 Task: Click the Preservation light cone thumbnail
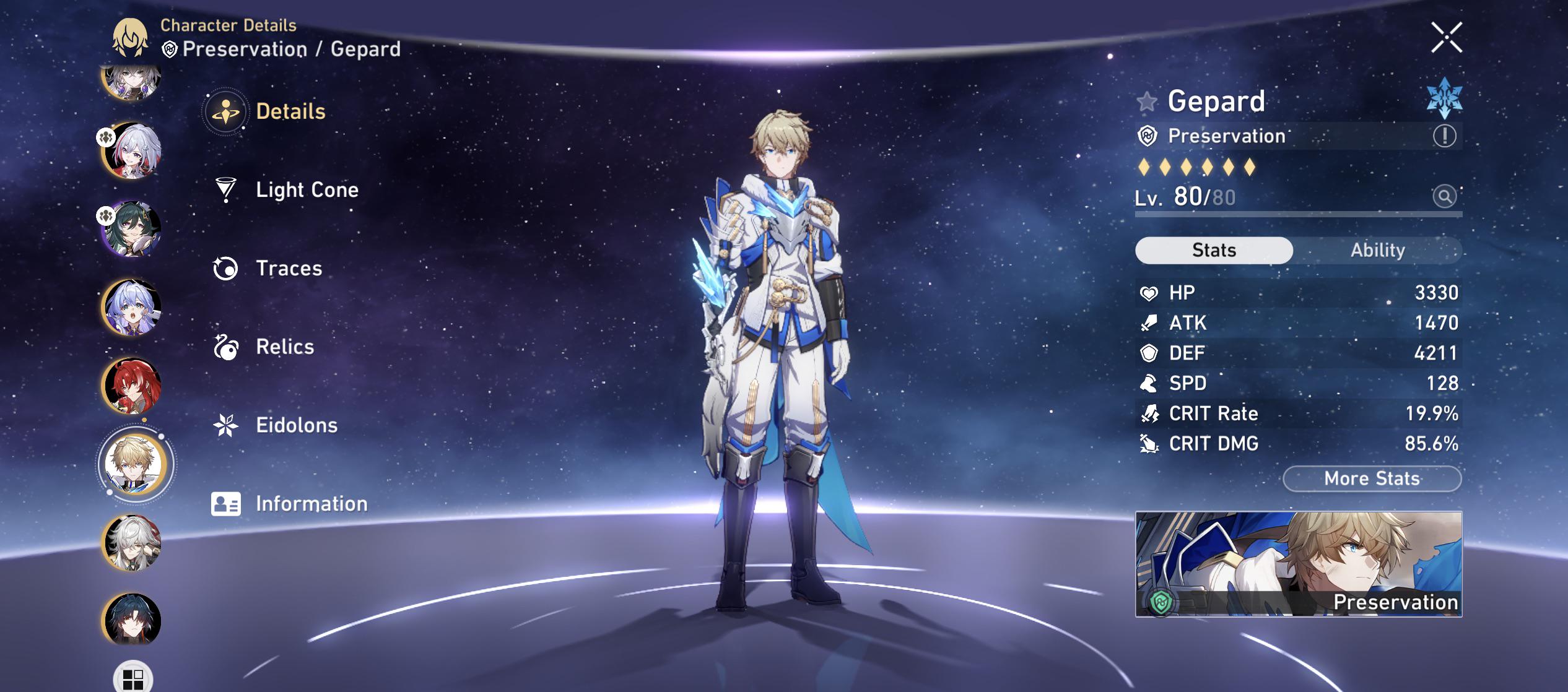(x=1298, y=564)
